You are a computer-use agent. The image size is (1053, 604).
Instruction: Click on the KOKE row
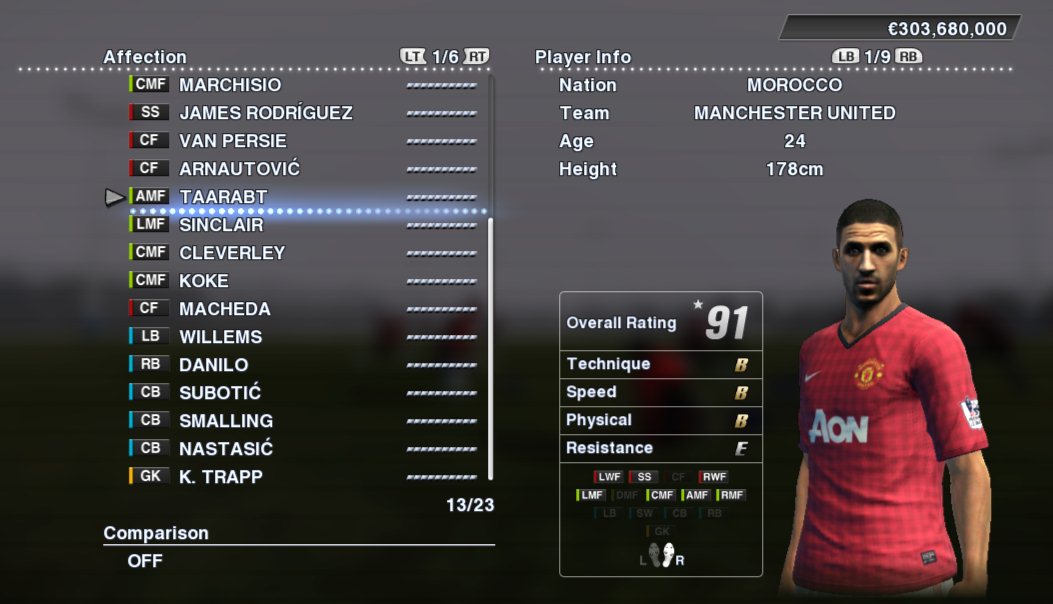[204, 281]
